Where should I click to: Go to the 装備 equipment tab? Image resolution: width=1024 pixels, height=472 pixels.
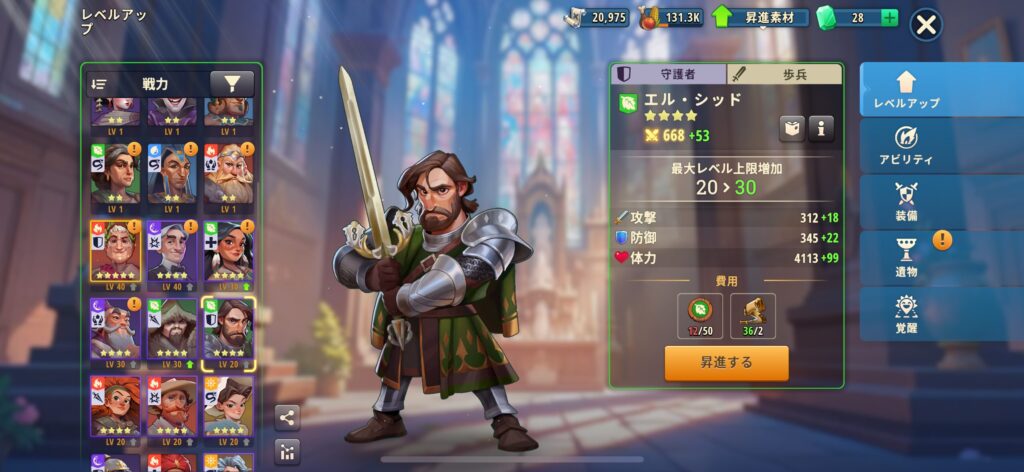pos(906,201)
